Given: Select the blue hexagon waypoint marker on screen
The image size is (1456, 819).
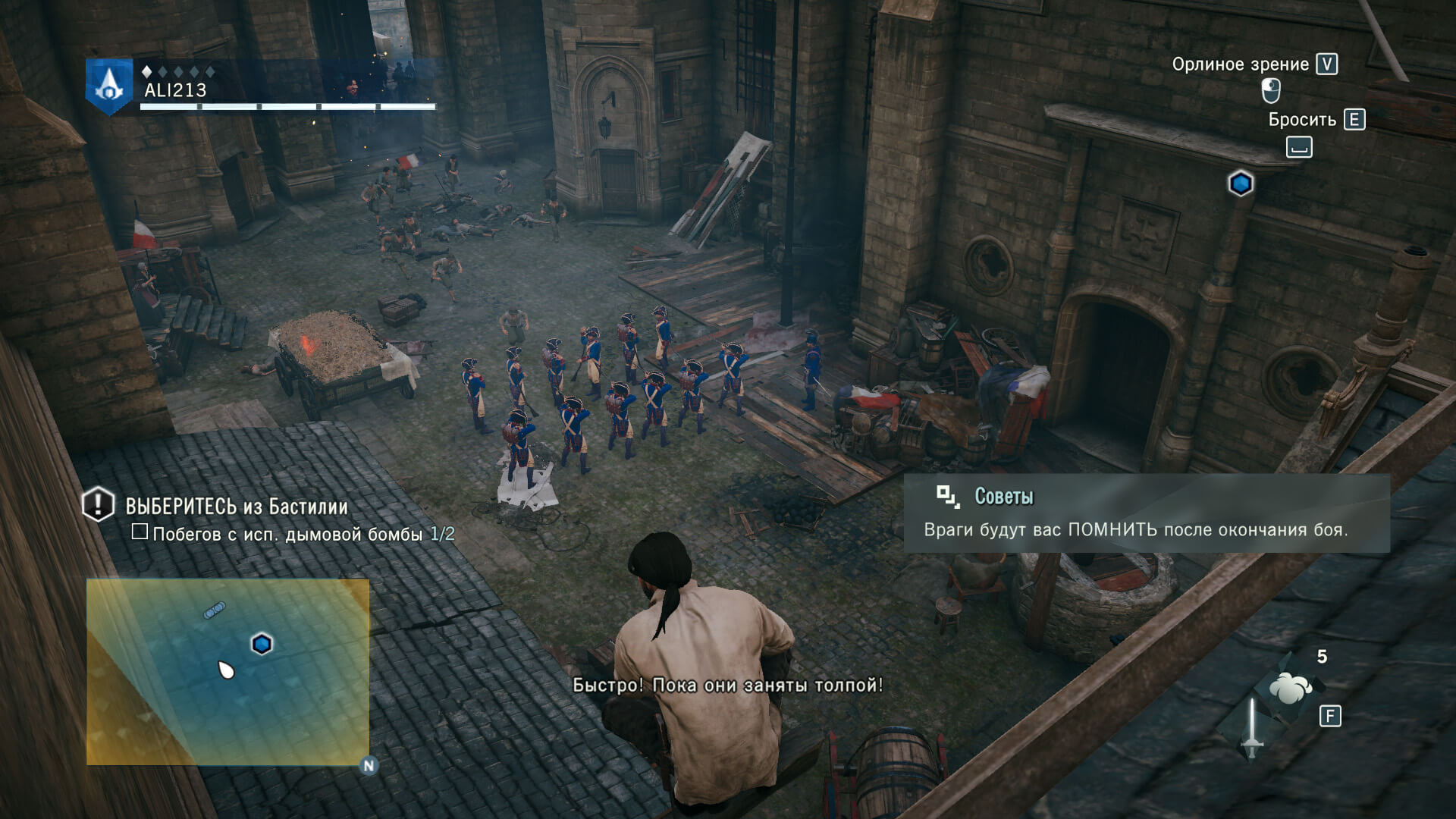Looking at the screenshot, I should 1241,184.
